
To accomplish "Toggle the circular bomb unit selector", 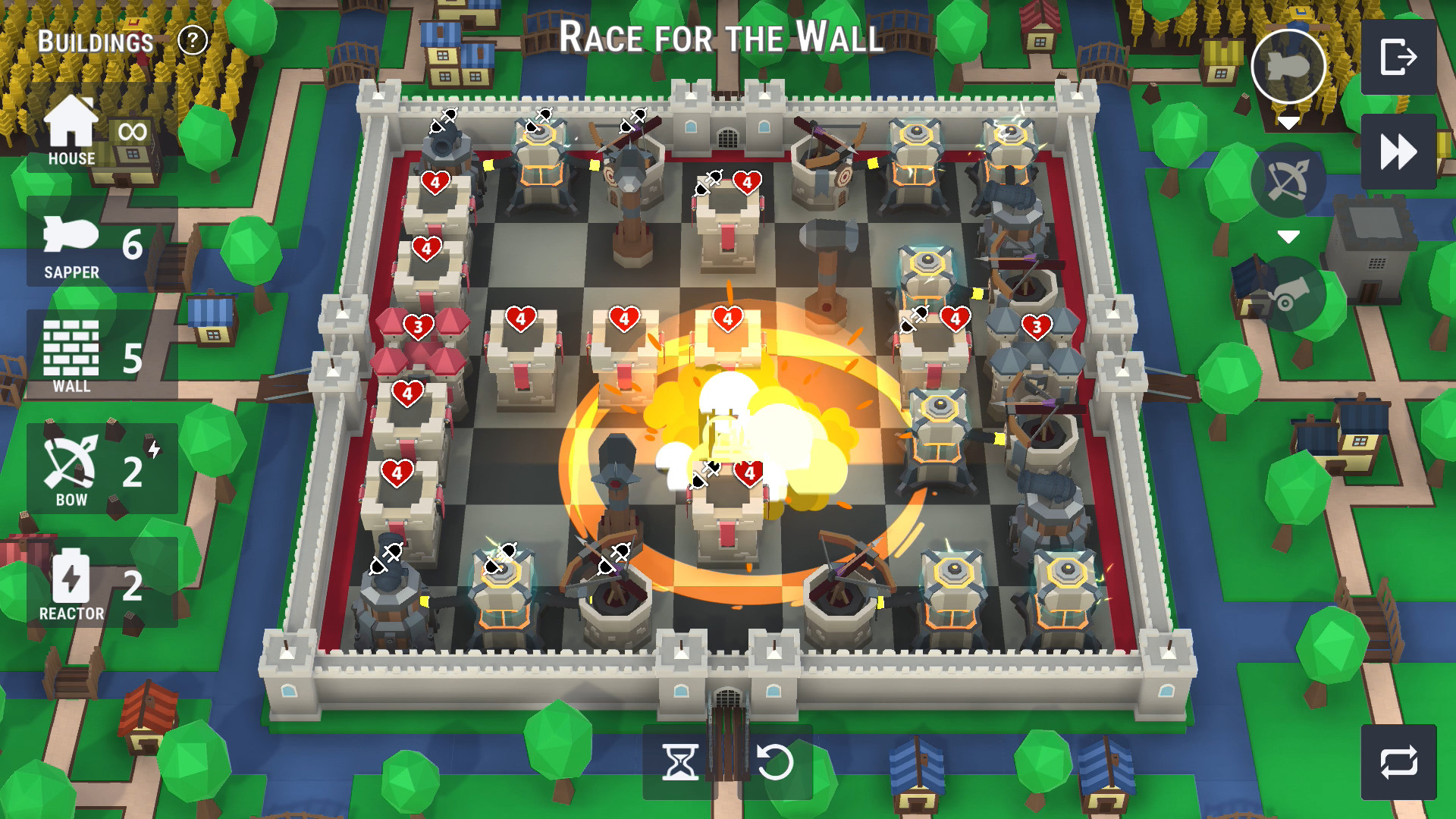I will click(1290, 64).
